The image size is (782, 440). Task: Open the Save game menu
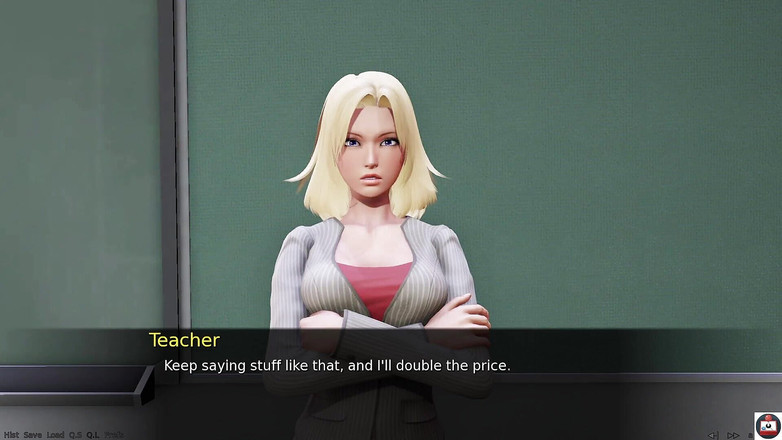tap(33, 435)
